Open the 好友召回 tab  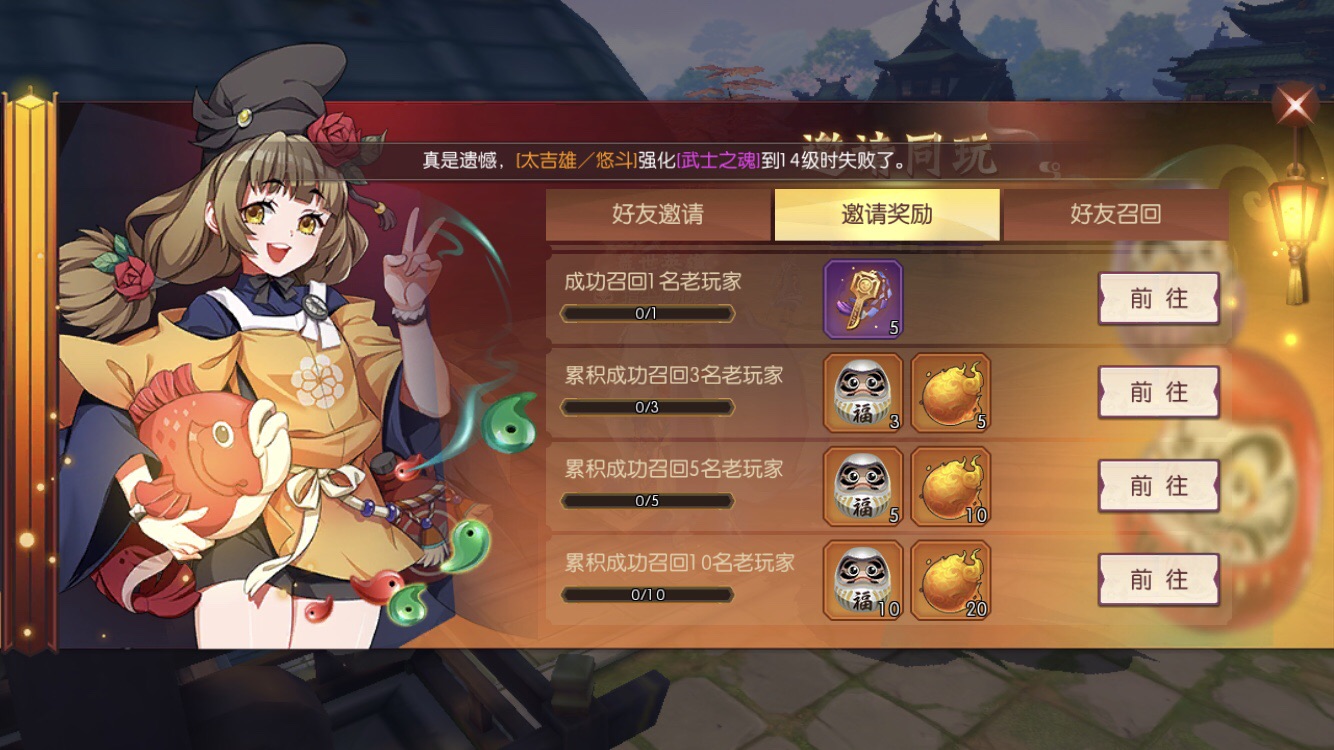click(1113, 216)
